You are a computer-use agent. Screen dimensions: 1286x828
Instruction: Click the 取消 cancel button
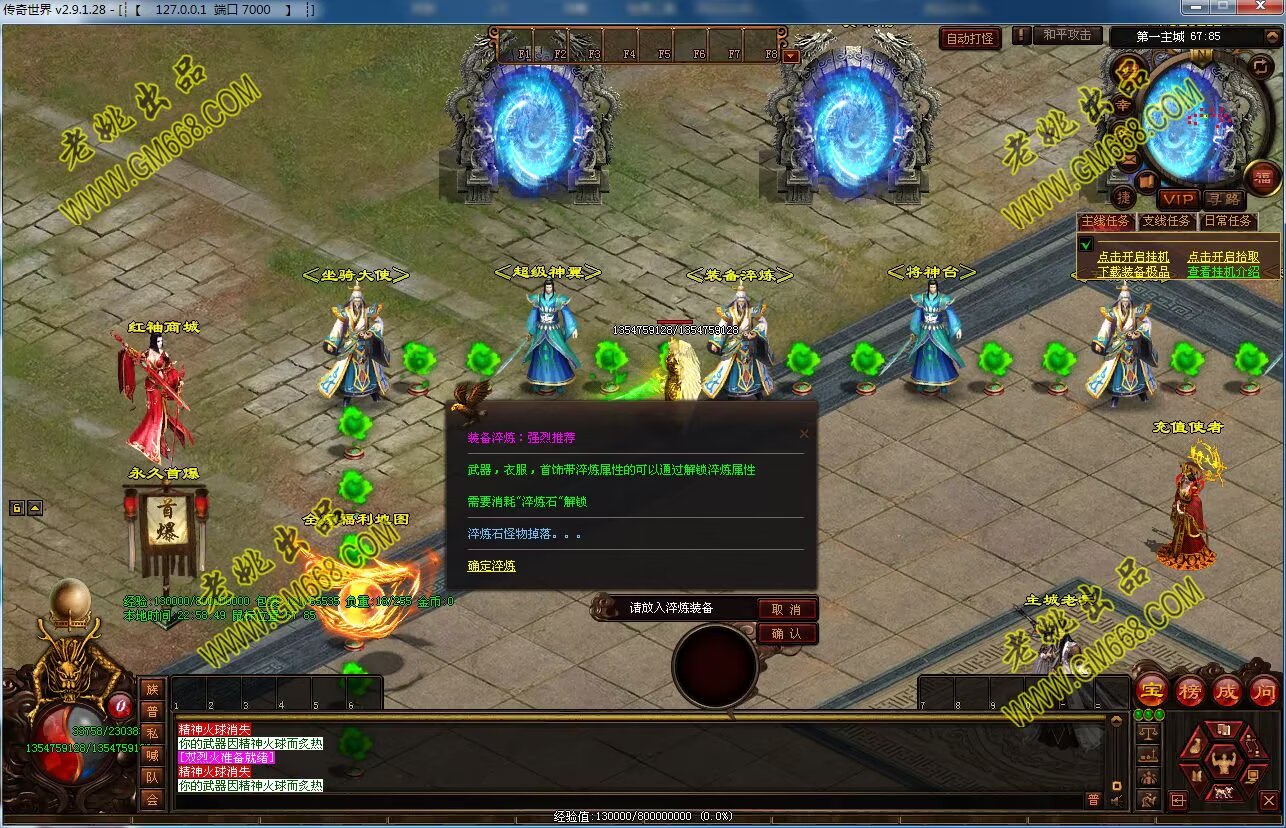pos(787,609)
